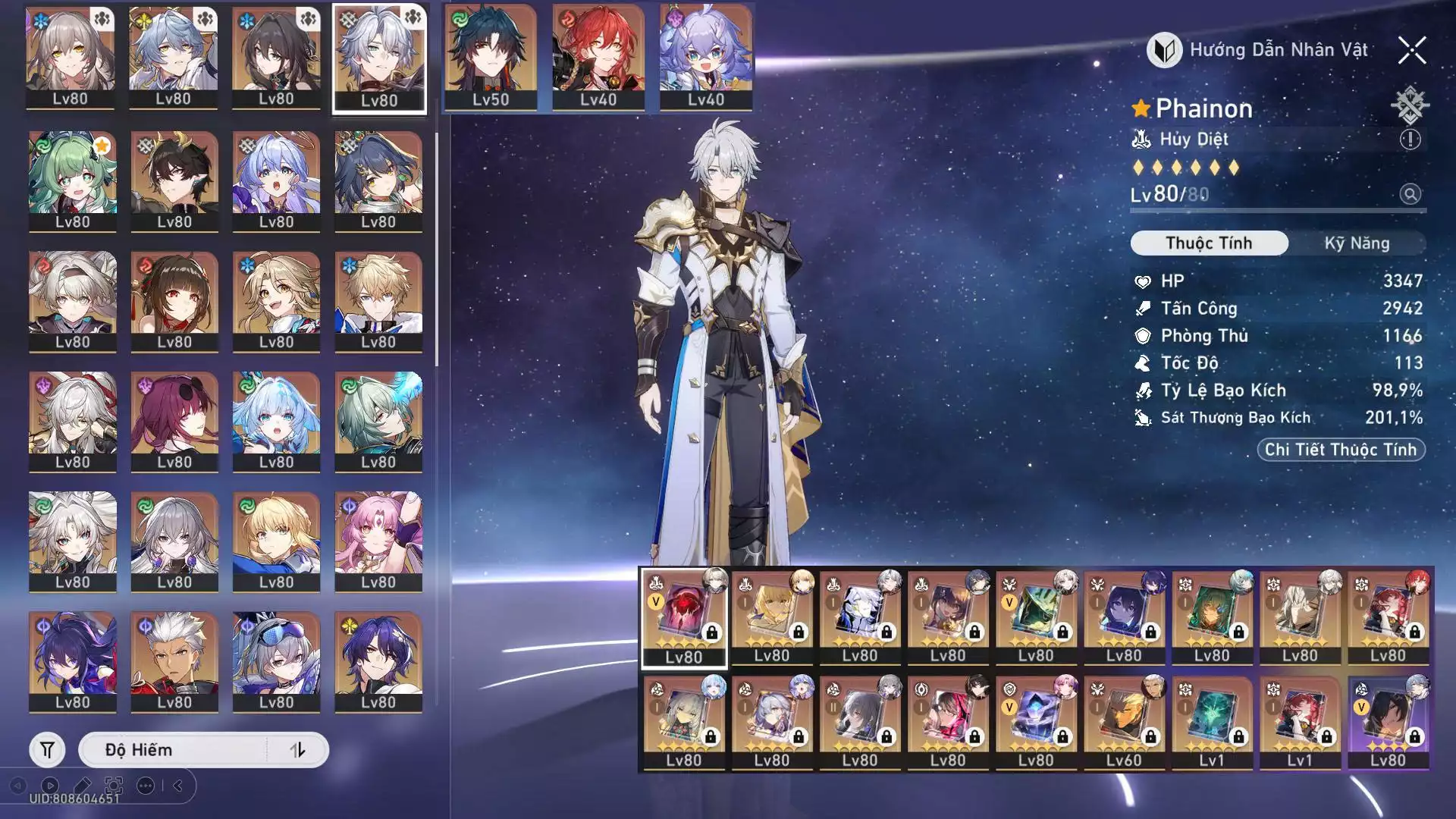Select the highlighted first Lv80 light cone
Viewport: 1456px width, 819px height.
pos(684,618)
